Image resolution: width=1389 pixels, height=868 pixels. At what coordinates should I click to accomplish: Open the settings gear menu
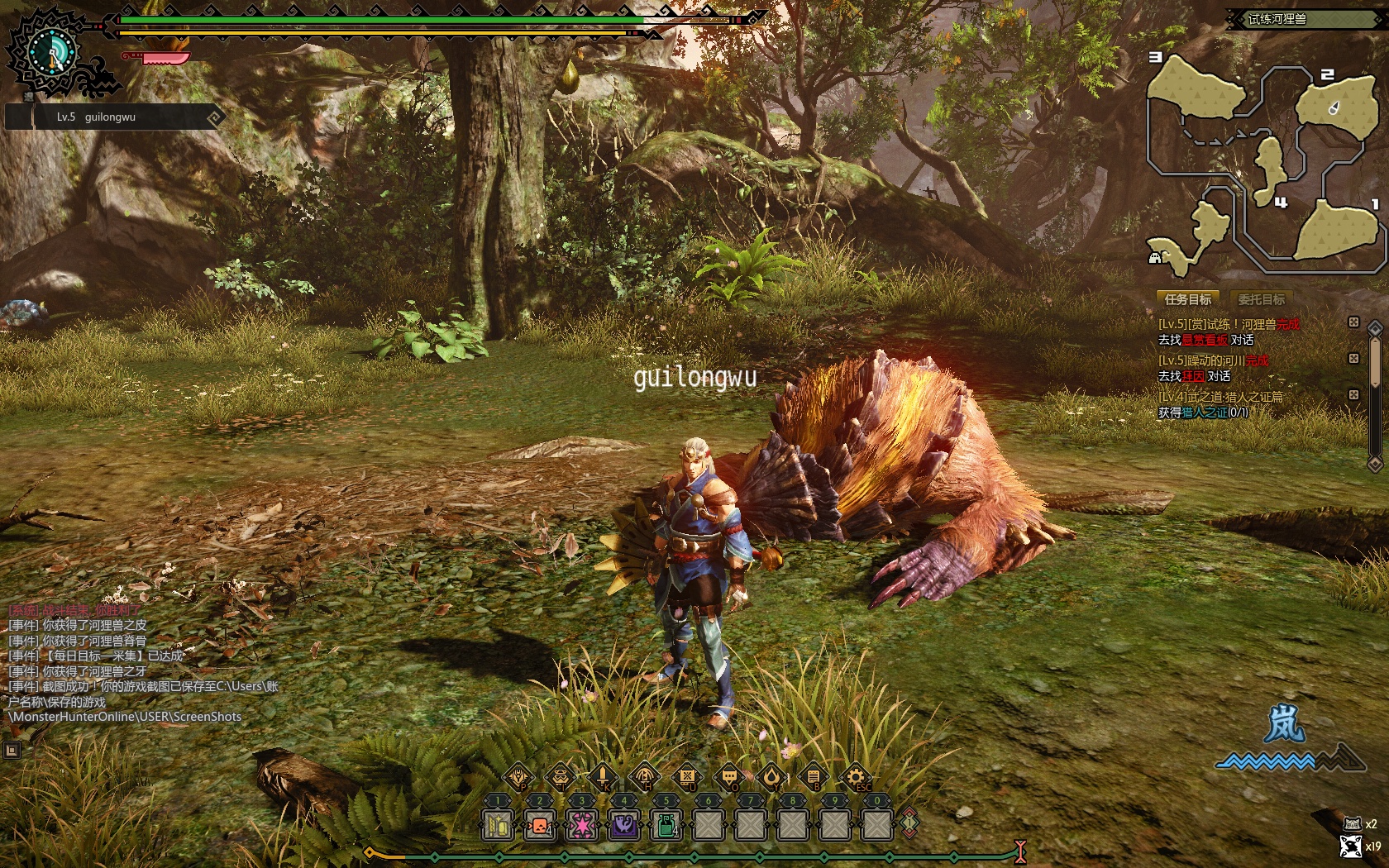(x=855, y=776)
